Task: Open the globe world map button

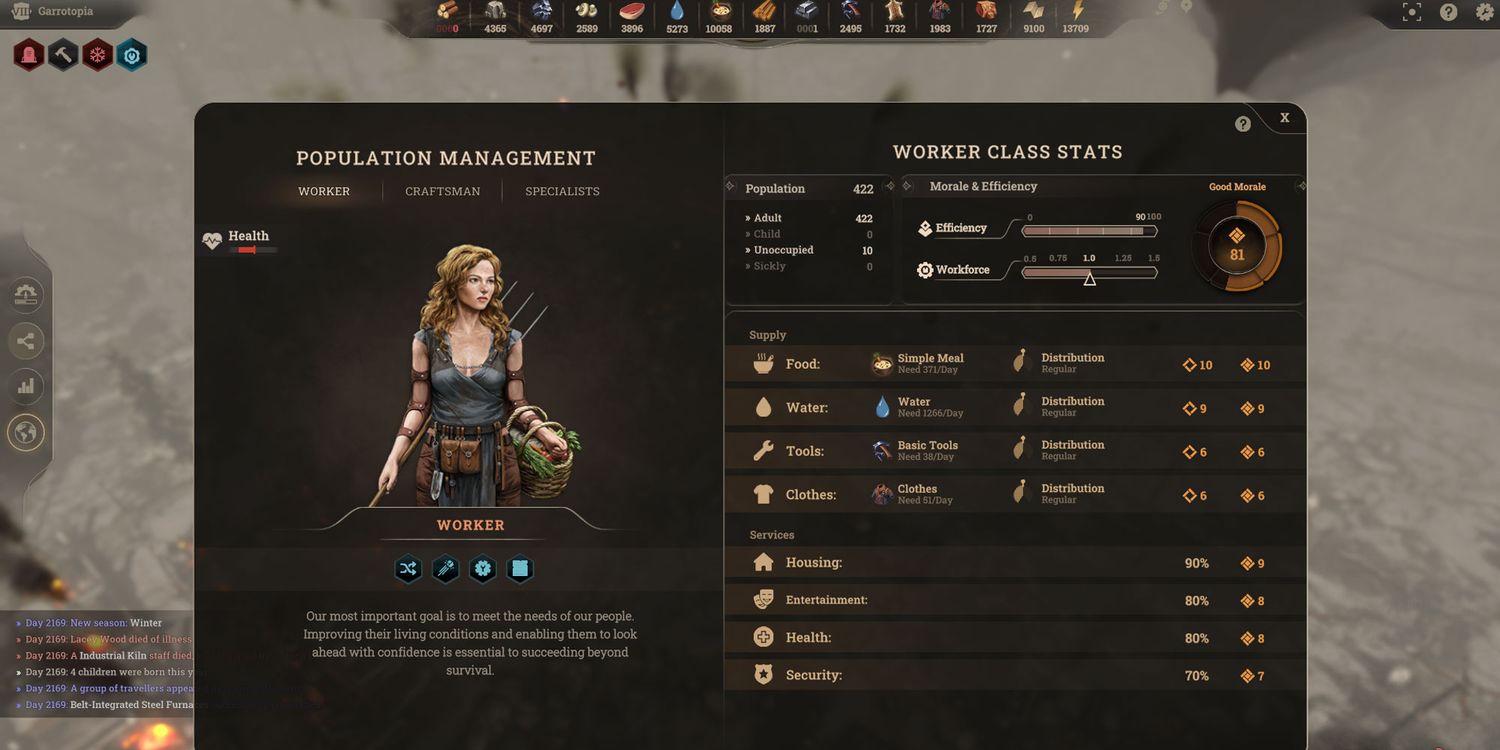Action: click(x=26, y=433)
